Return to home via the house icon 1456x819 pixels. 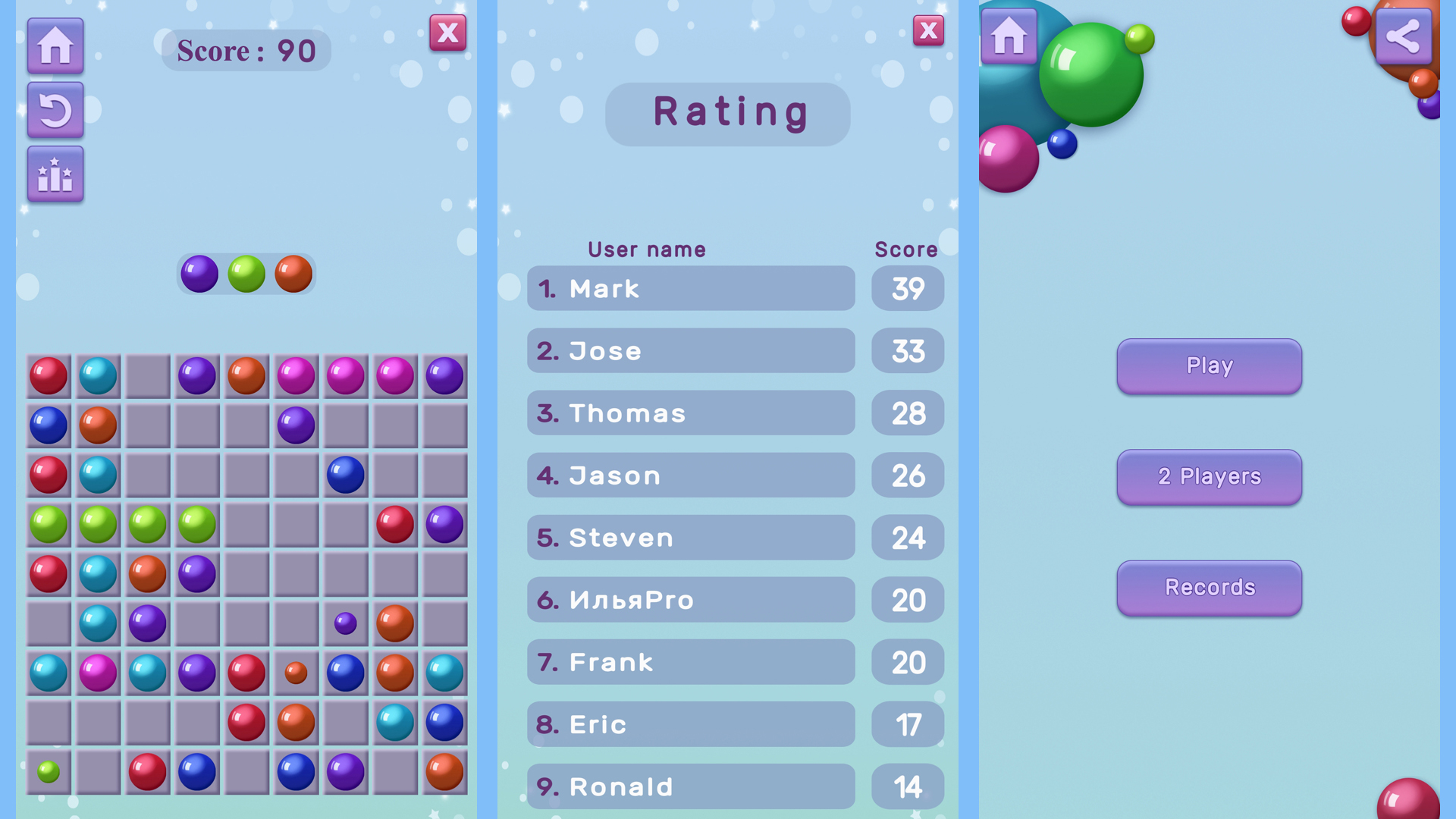click(55, 45)
